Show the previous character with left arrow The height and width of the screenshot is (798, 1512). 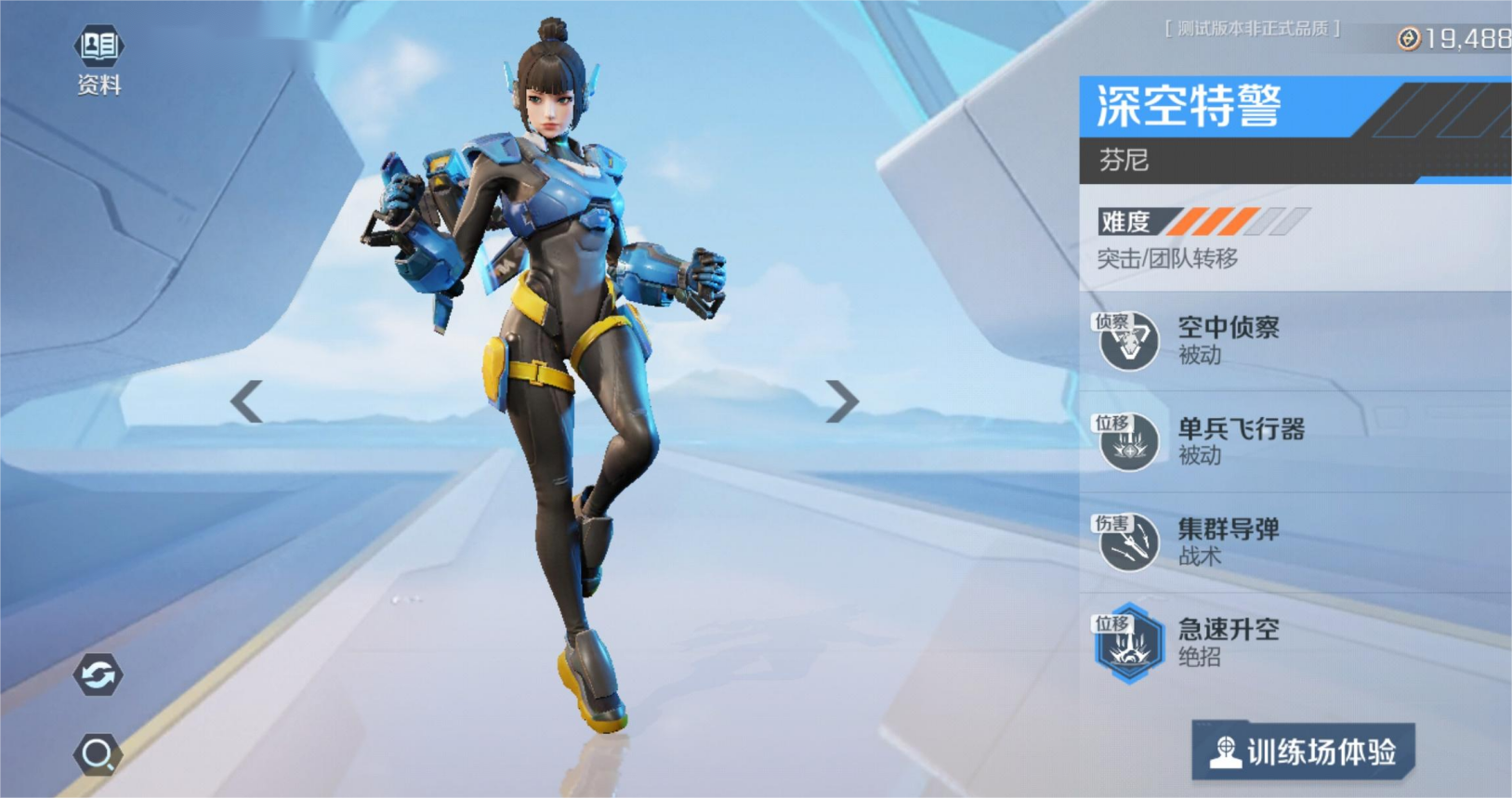click(x=247, y=402)
